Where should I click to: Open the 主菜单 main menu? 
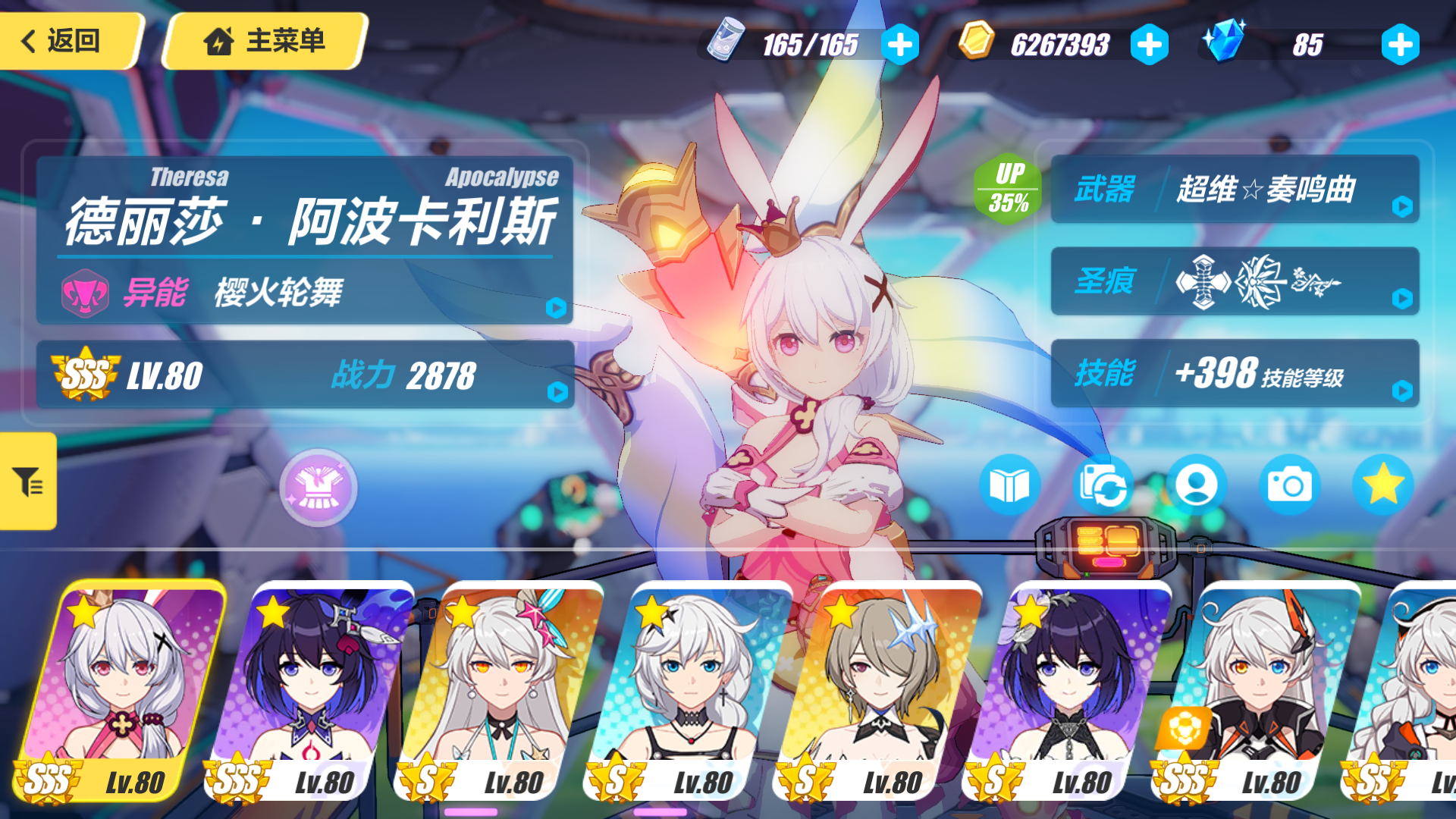pyautogui.click(x=264, y=42)
